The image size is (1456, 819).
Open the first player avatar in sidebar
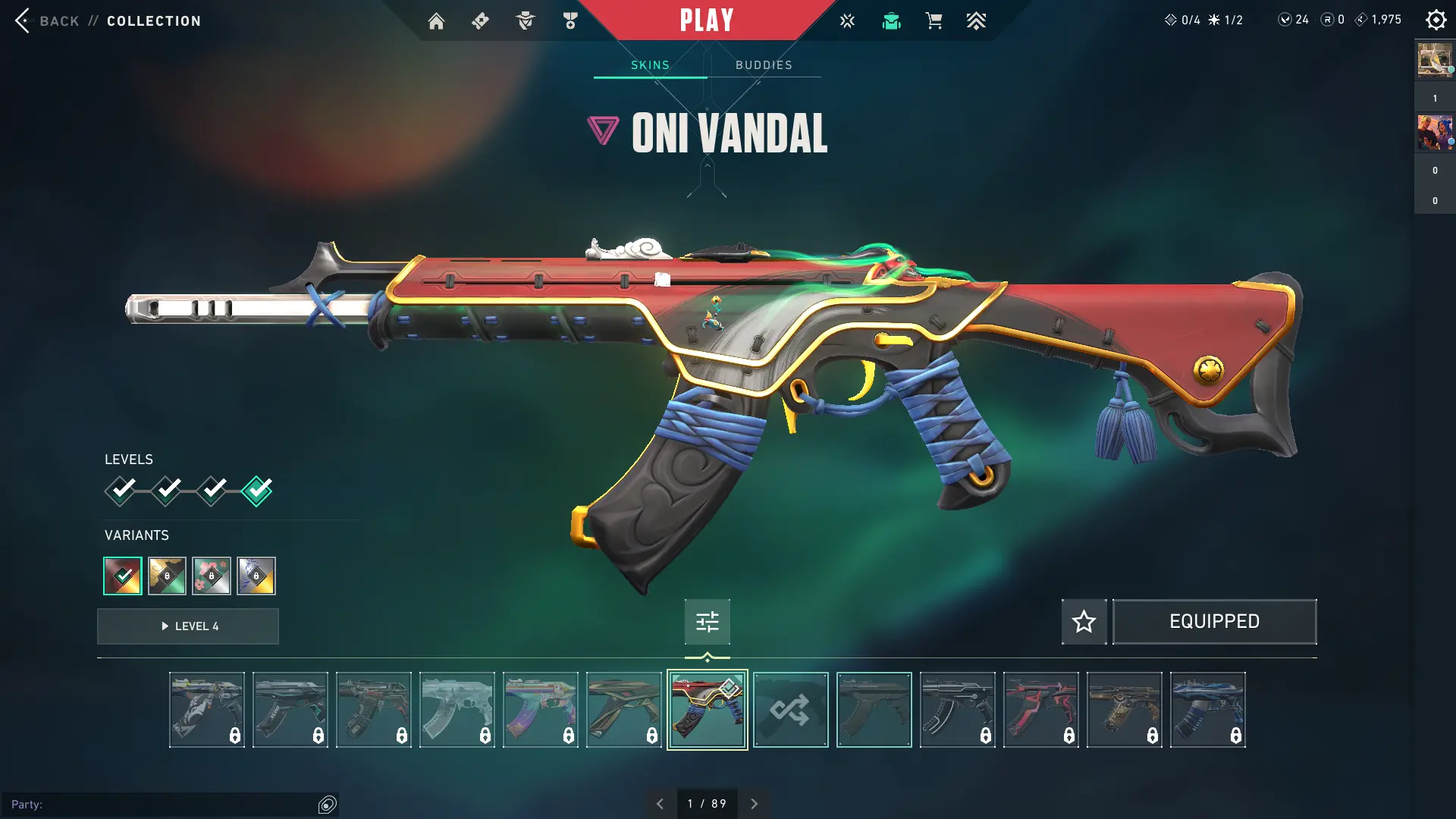click(x=1434, y=60)
